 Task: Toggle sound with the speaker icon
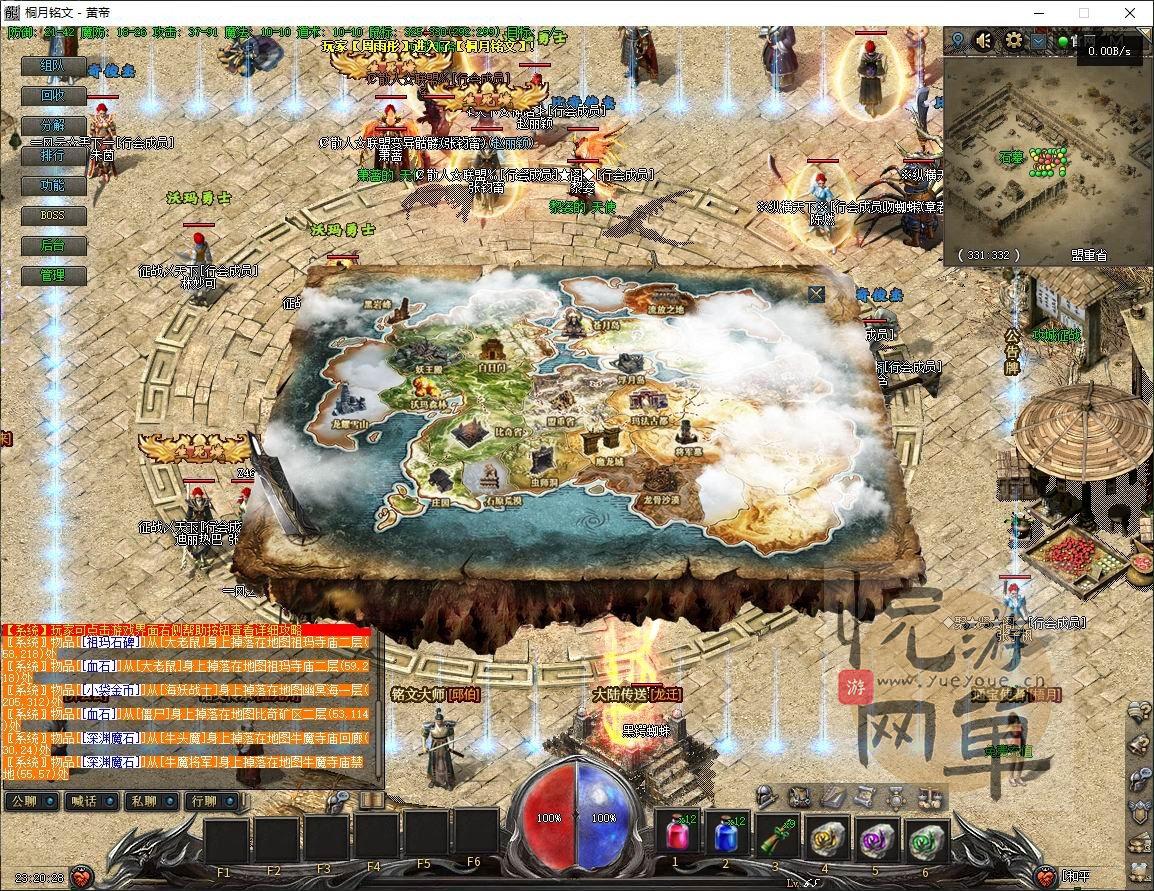tap(984, 40)
